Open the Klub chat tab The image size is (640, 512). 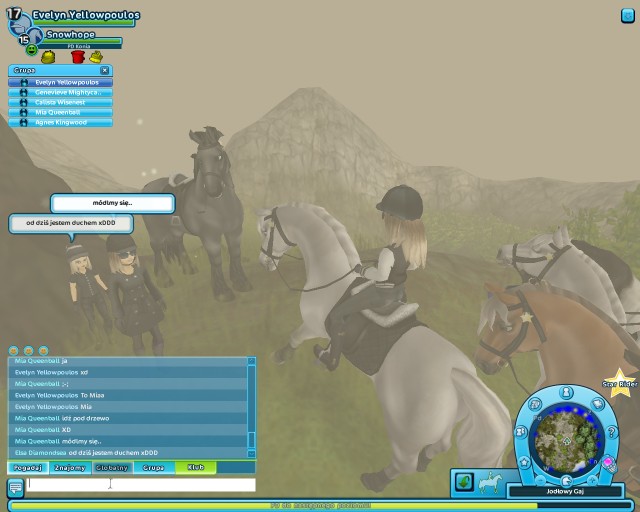point(196,467)
